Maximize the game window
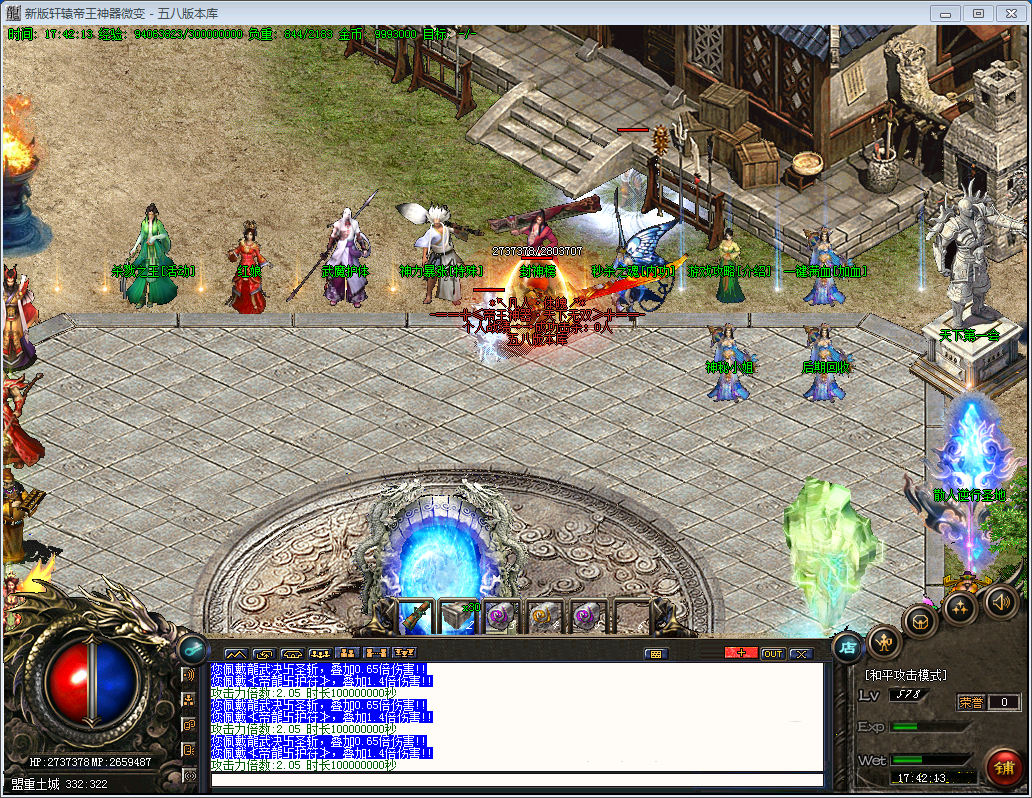 tap(978, 13)
